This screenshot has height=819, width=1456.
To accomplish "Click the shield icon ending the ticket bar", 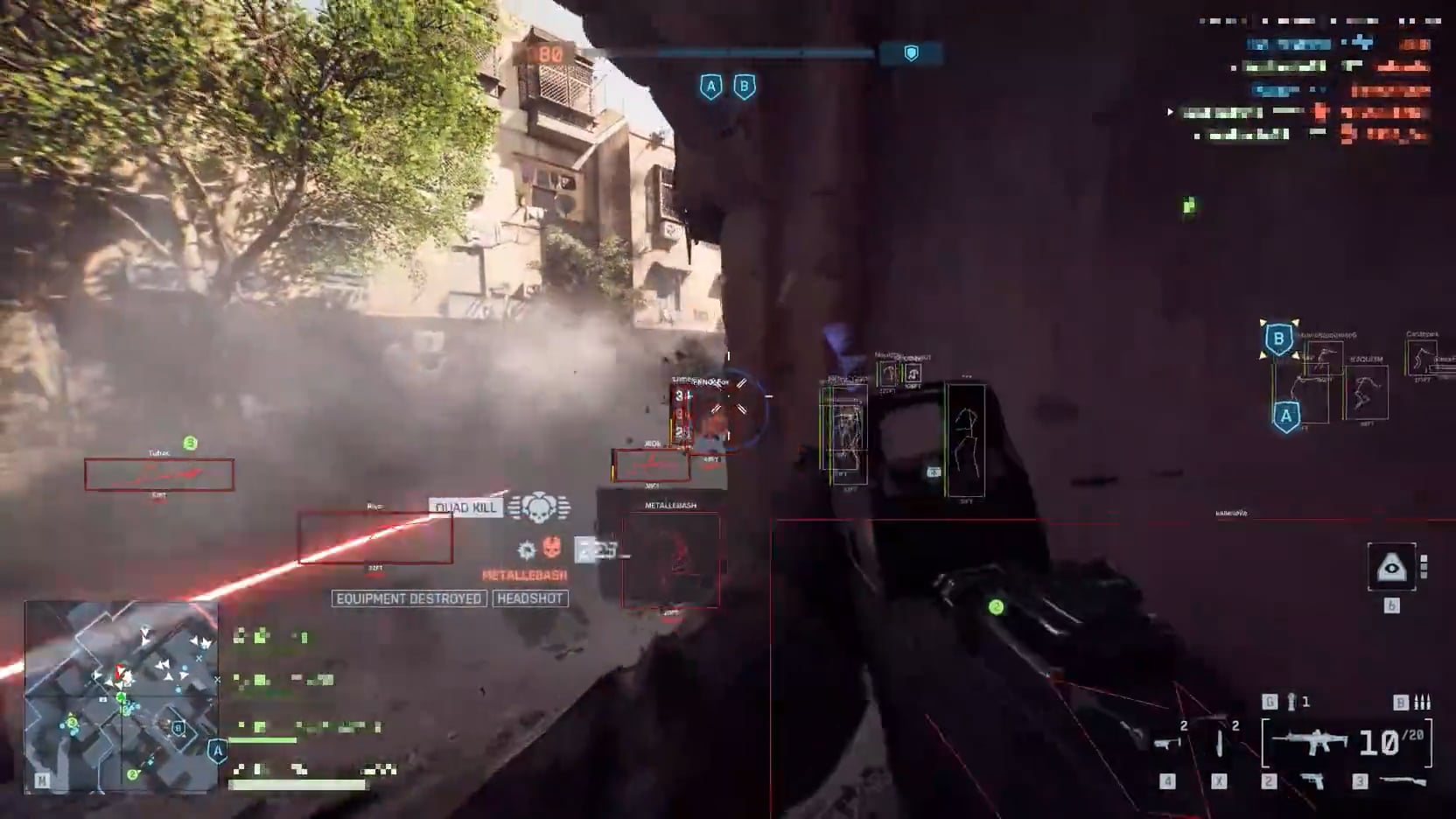I will (x=911, y=54).
